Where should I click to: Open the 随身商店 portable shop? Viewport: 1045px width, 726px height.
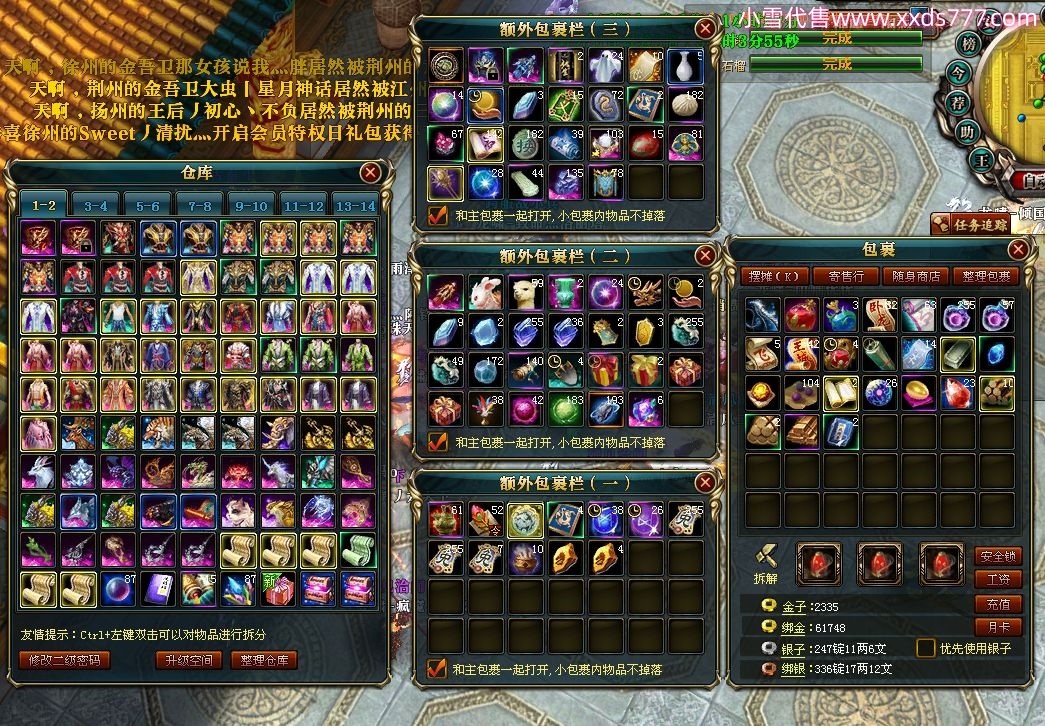914,276
